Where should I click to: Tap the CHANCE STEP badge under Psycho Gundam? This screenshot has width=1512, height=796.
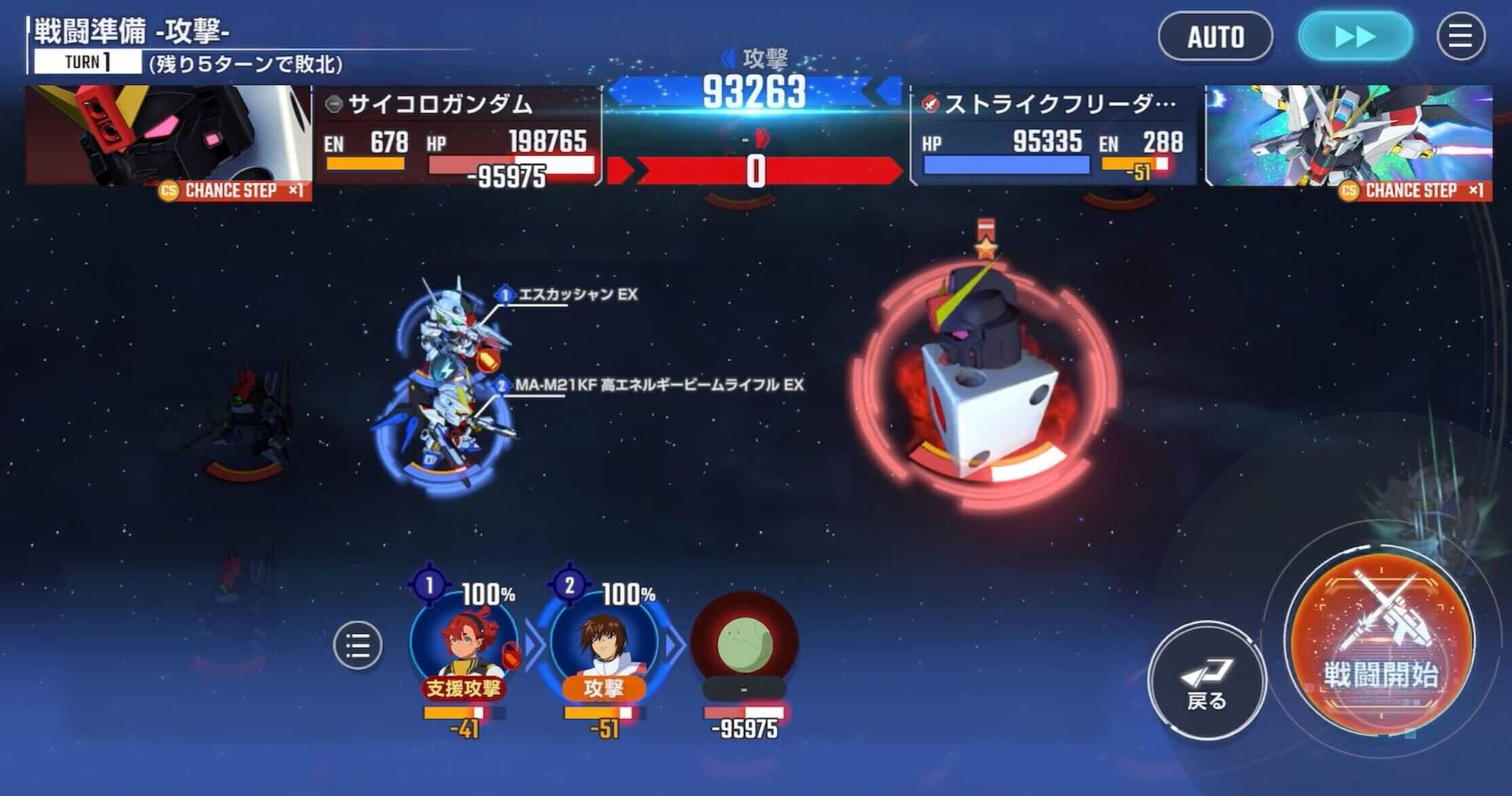point(227,191)
